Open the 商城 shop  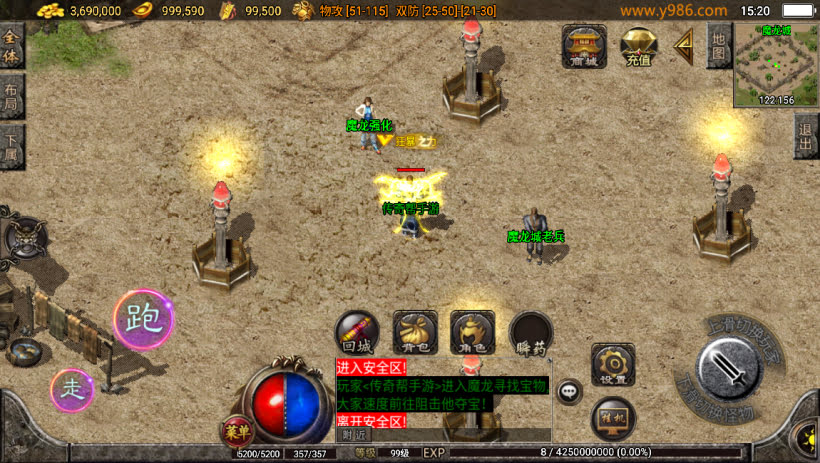tap(584, 45)
